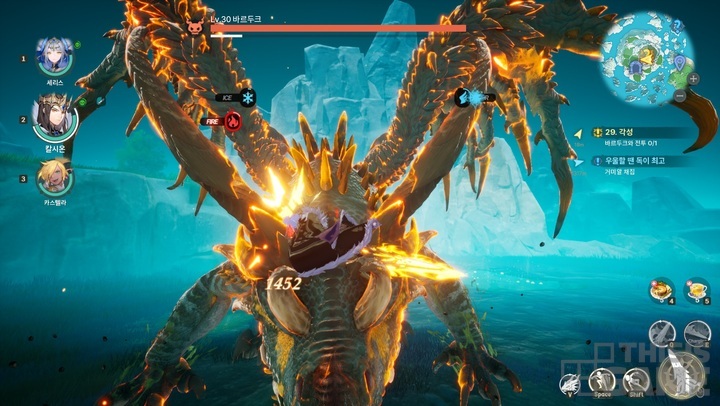Click the ICE weakness marker on boss
Screen dimensions: 720x406
[x=246, y=97]
